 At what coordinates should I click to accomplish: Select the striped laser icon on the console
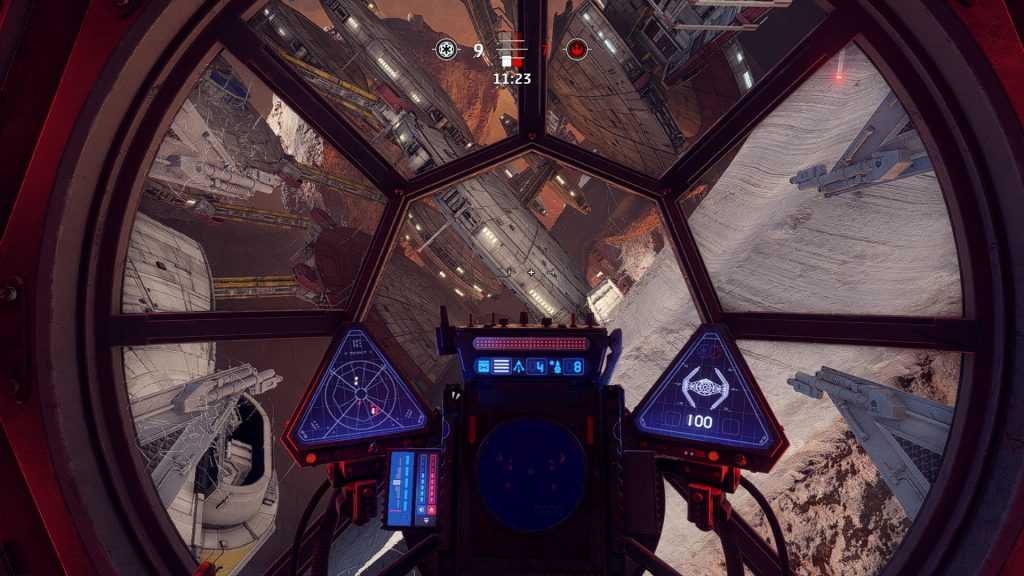pos(501,367)
